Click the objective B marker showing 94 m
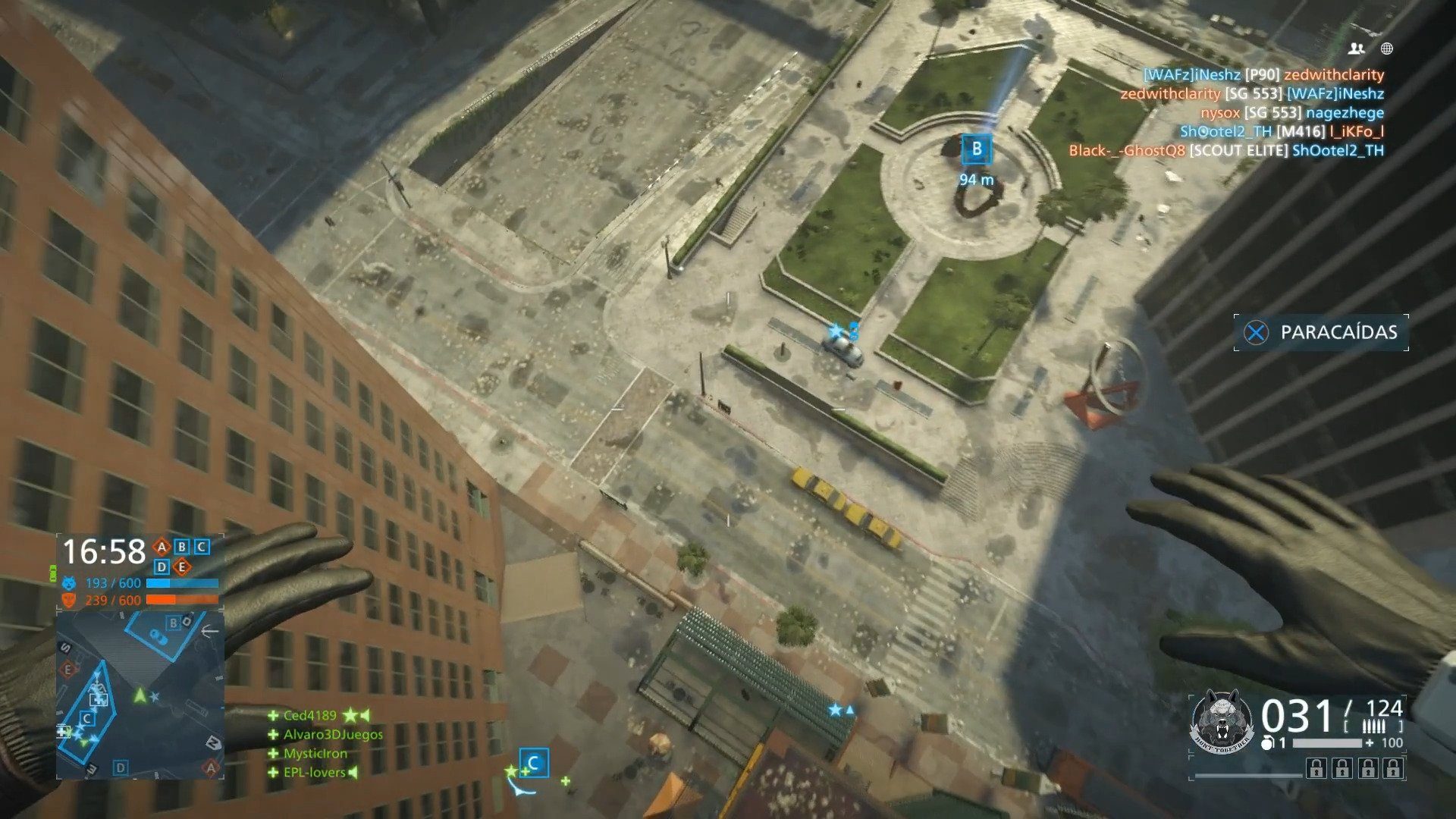The width and height of the screenshot is (1456, 819). (977, 149)
